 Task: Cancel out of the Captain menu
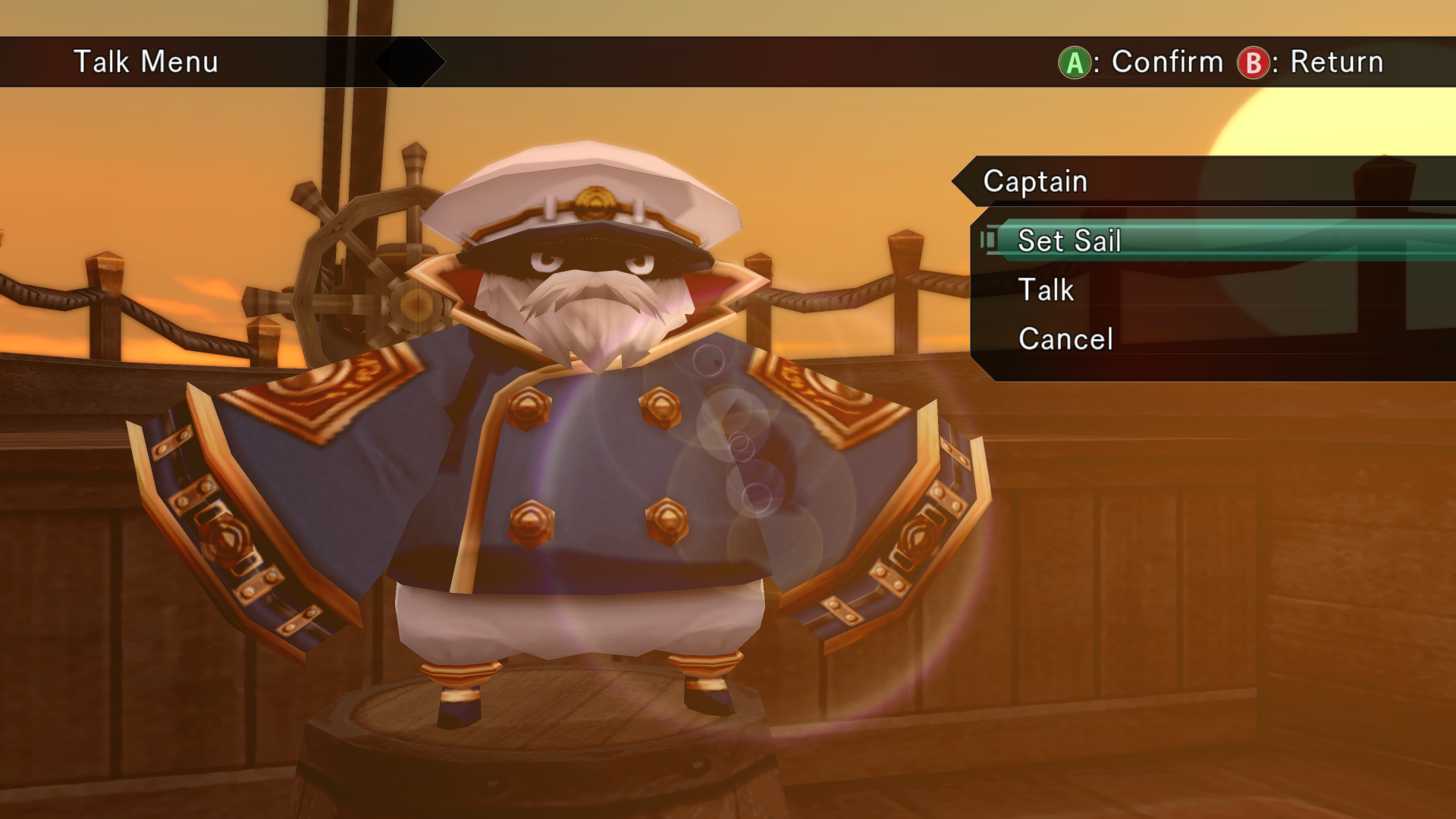coord(1065,339)
